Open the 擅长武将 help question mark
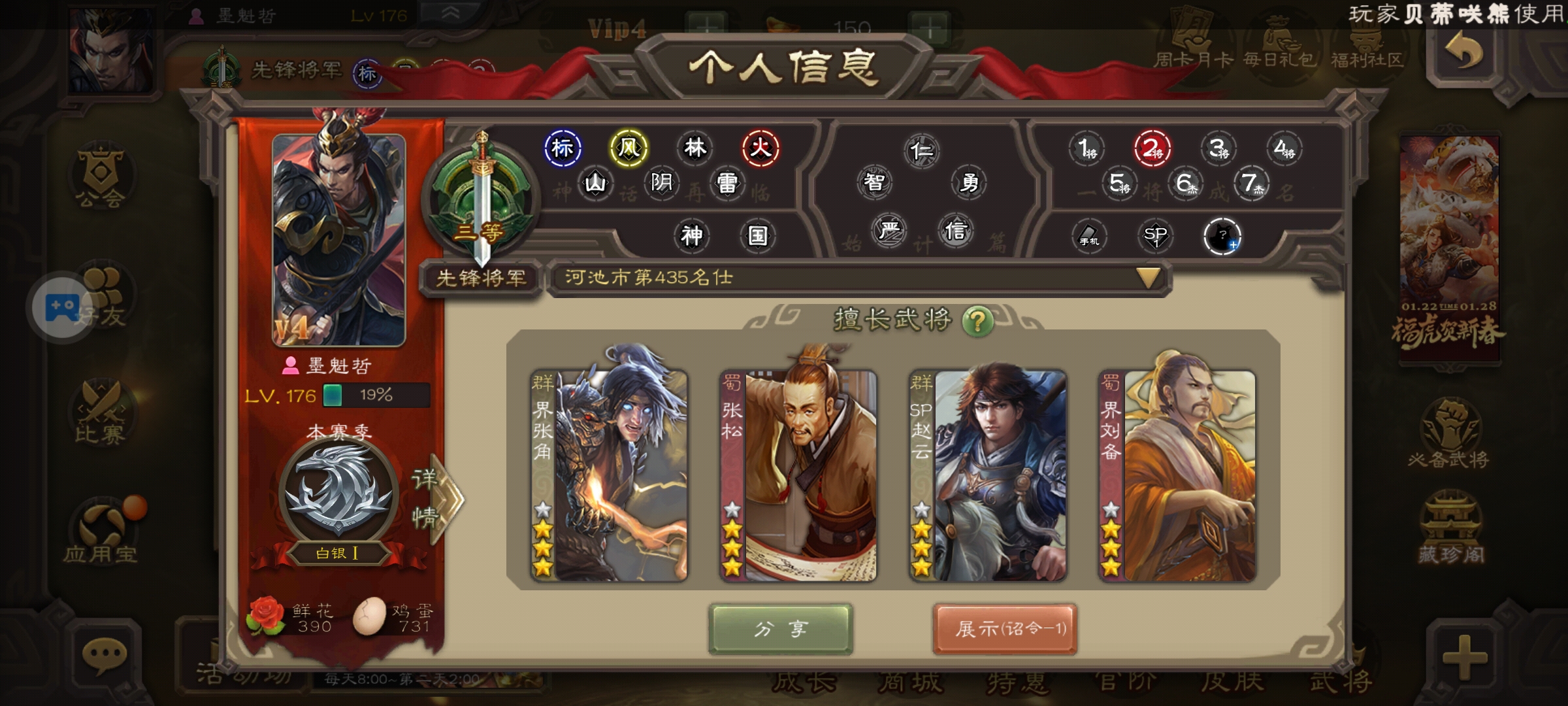The width and height of the screenshot is (1568, 706). pyautogui.click(x=977, y=321)
